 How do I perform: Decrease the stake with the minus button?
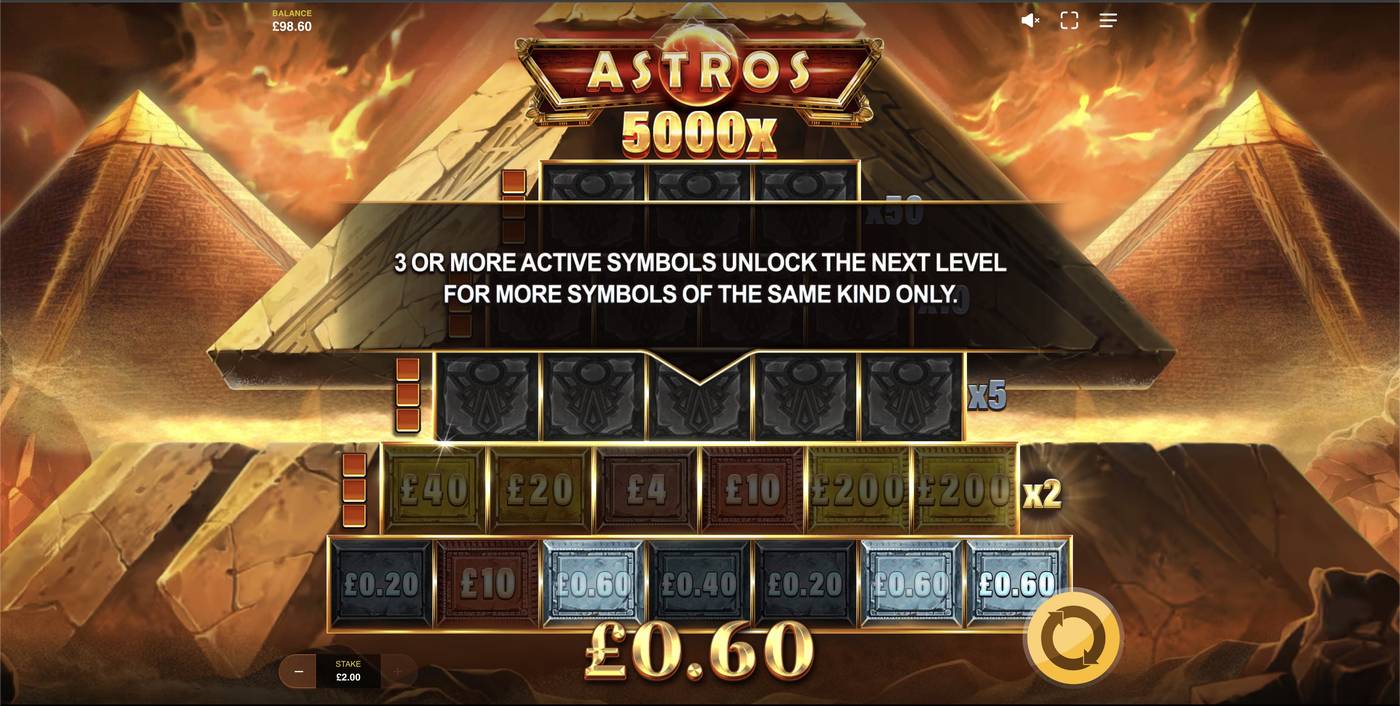[298, 672]
